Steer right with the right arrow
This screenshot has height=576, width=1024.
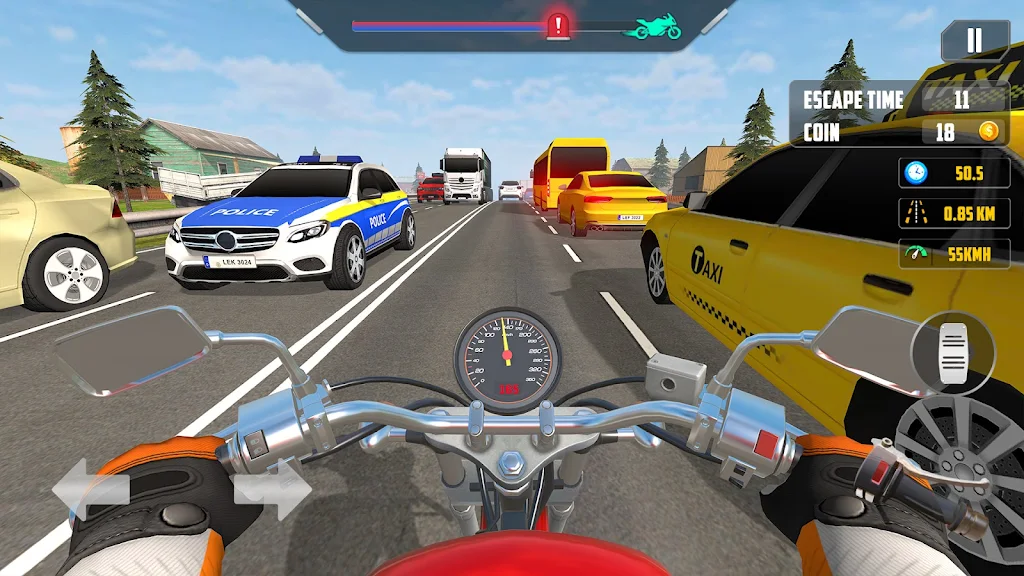[x=272, y=489]
